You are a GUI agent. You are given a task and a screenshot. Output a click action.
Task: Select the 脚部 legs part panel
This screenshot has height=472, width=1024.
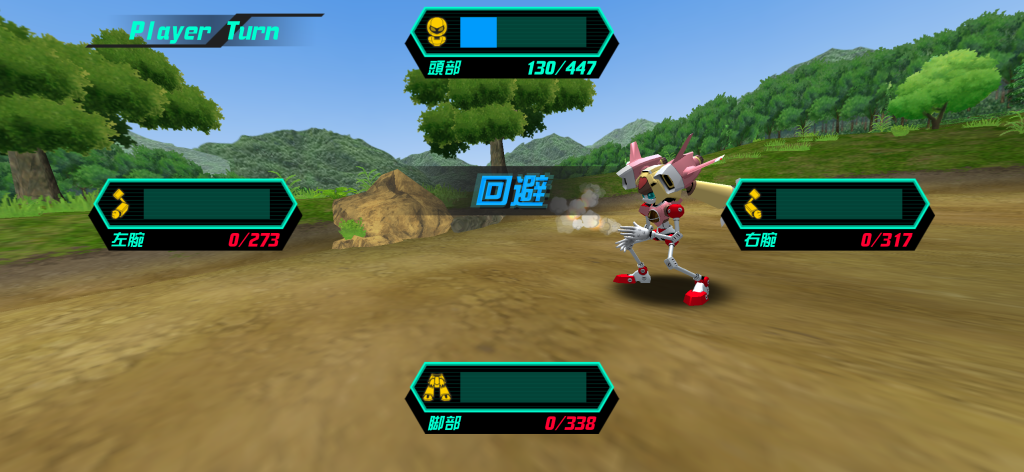point(511,397)
